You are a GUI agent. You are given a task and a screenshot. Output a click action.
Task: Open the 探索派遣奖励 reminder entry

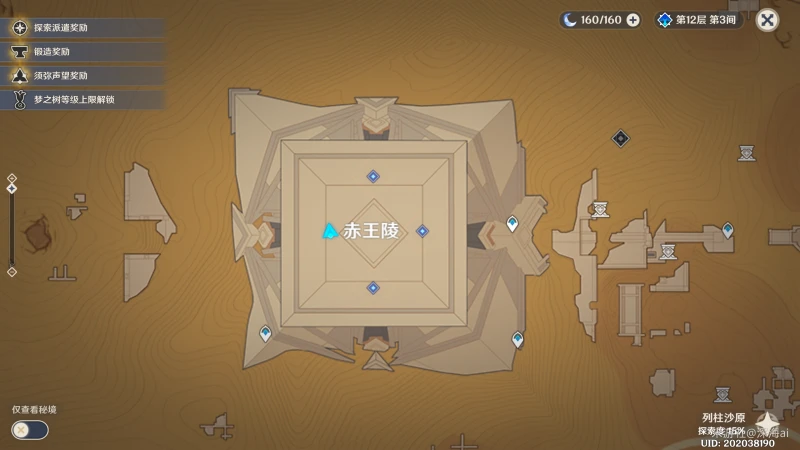(x=80, y=27)
